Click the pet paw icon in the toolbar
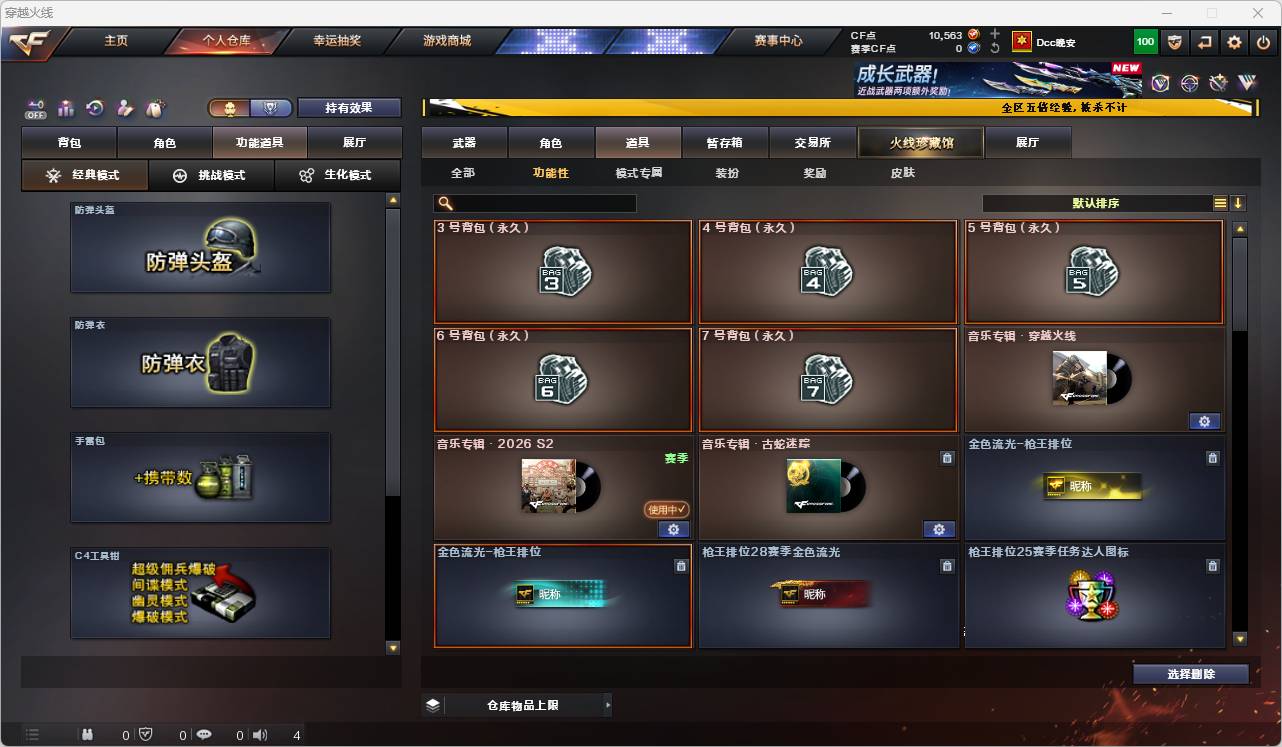The image size is (1282, 747). [x=152, y=108]
